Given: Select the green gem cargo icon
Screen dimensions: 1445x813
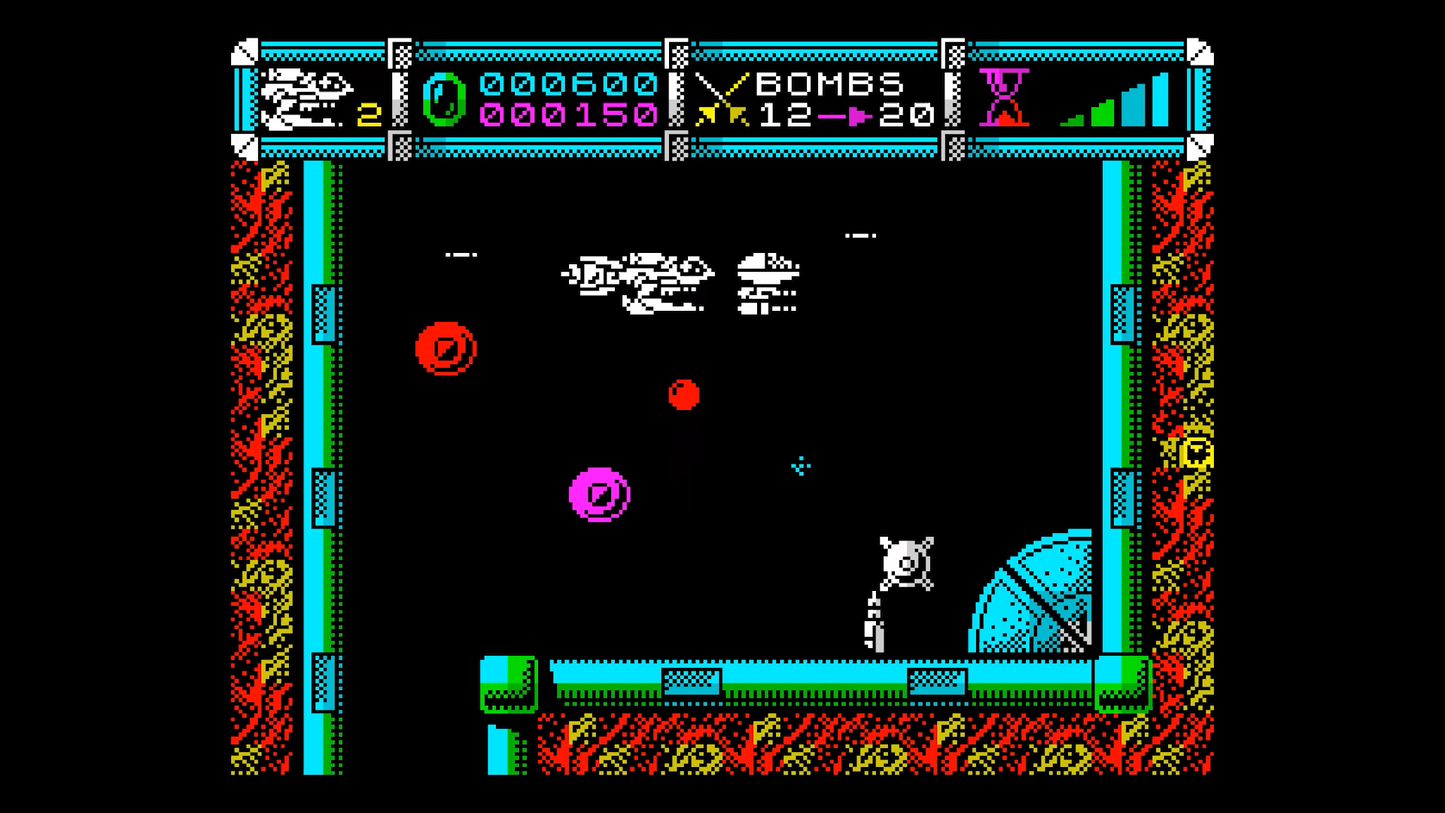Looking at the screenshot, I should (443, 99).
